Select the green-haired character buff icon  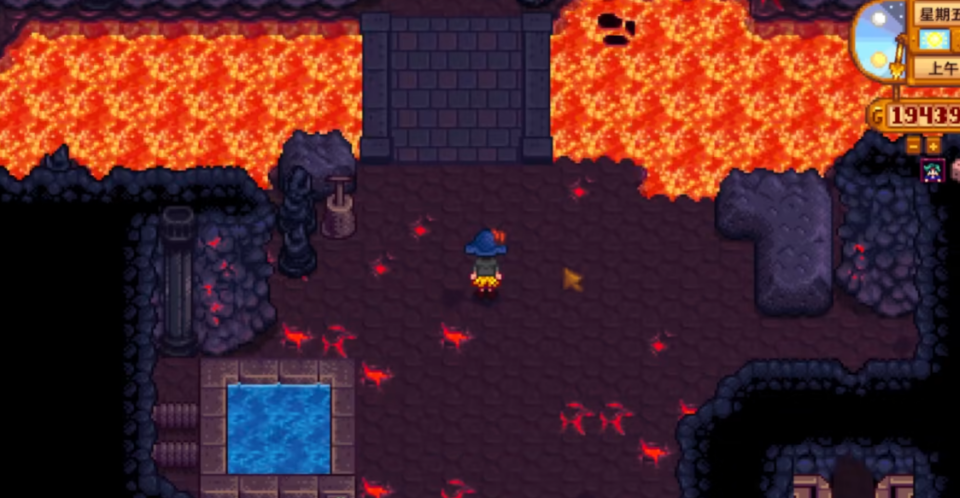[932, 171]
